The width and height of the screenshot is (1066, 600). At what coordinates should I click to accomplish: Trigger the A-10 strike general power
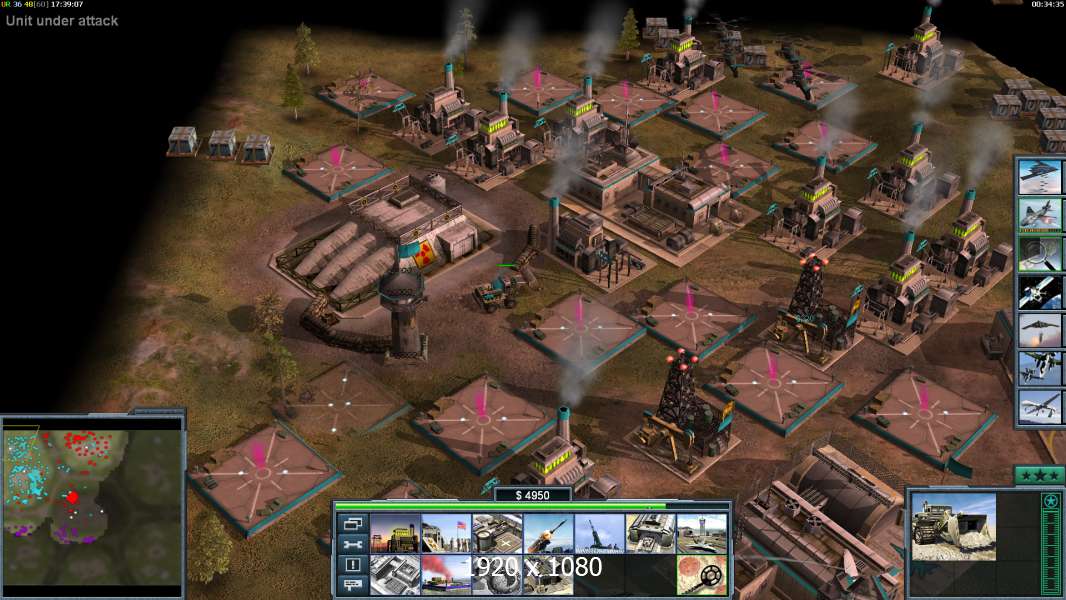[x=1039, y=214]
